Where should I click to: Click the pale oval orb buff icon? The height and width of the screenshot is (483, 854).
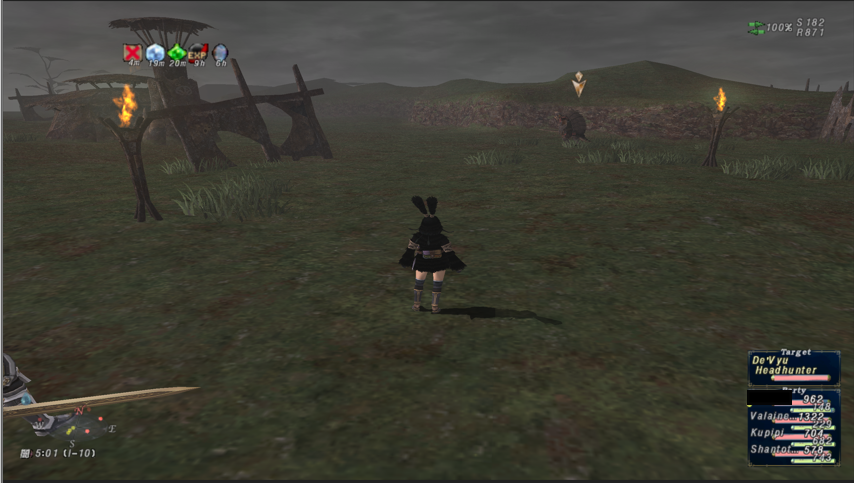(220, 52)
